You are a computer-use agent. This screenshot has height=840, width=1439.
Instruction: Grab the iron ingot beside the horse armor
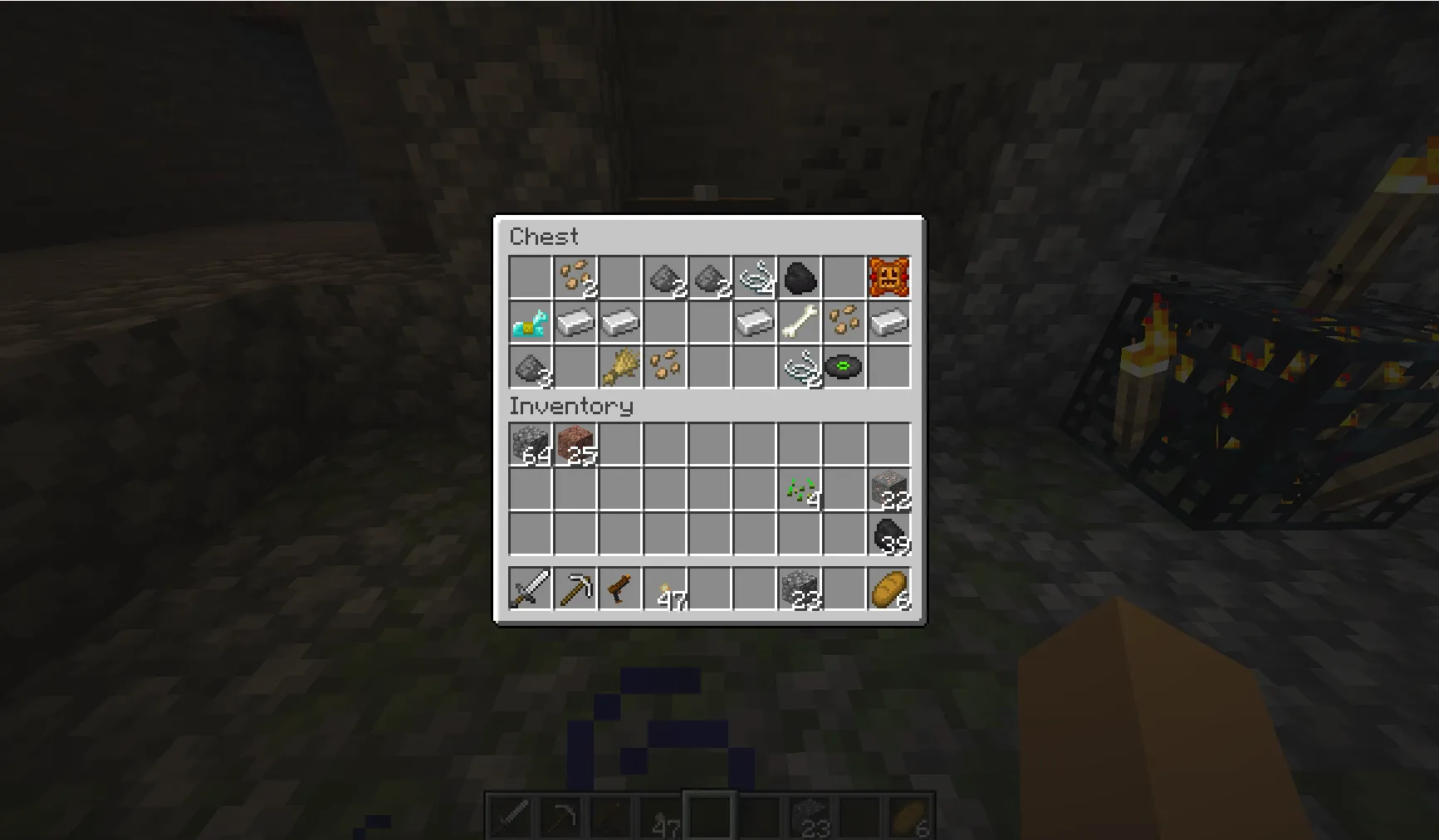[576, 323]
